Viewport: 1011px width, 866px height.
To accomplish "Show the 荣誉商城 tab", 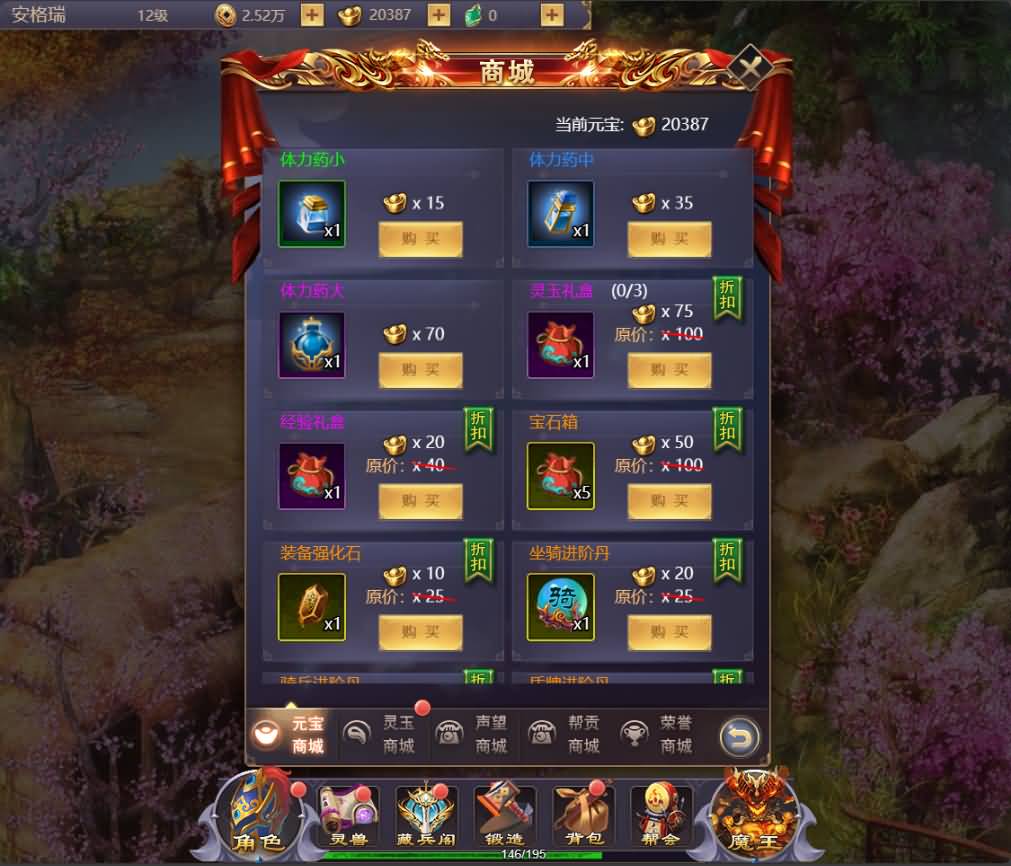I will point(661,735).
